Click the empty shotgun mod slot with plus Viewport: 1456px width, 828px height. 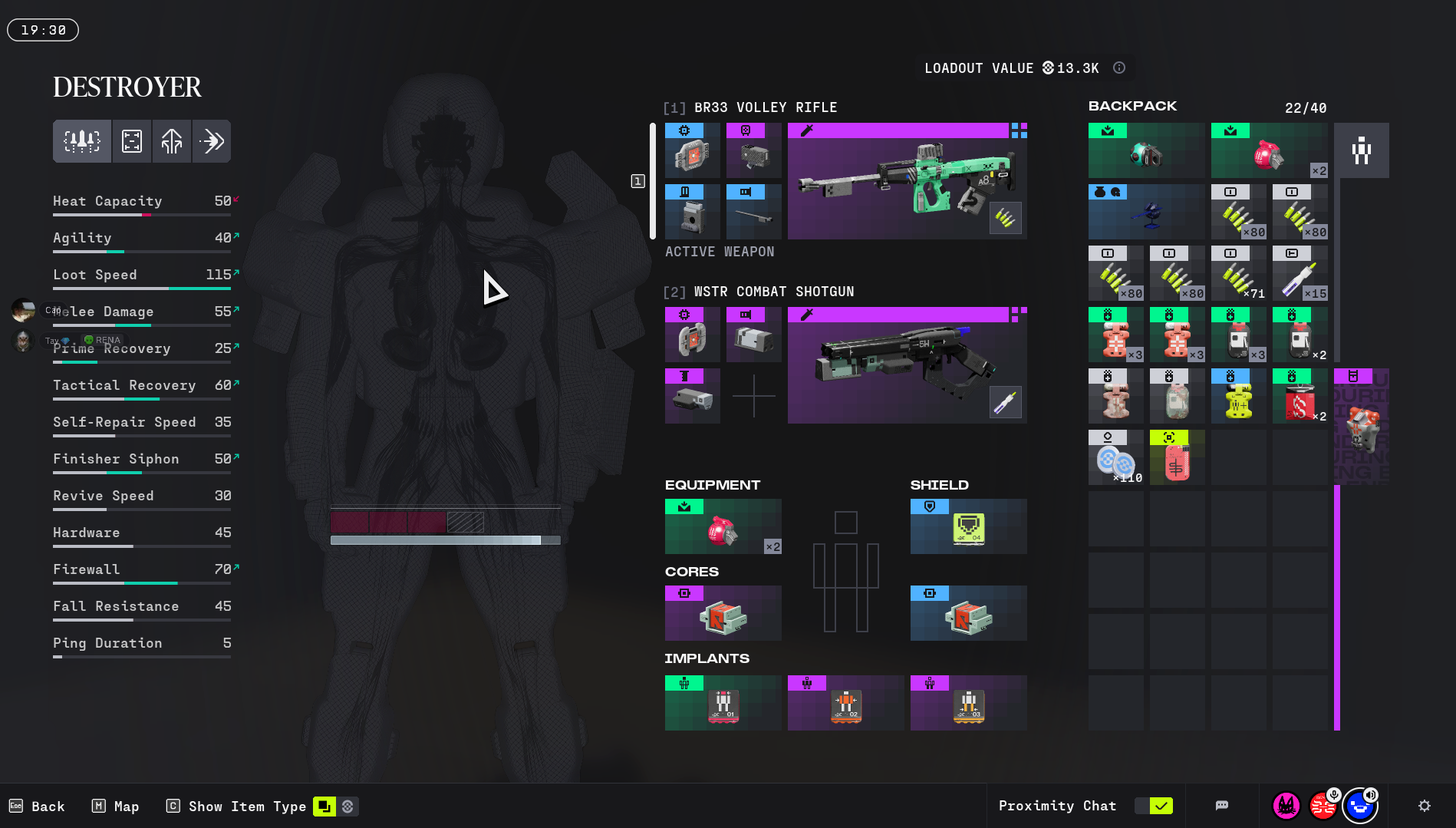(x=753, y=396)
